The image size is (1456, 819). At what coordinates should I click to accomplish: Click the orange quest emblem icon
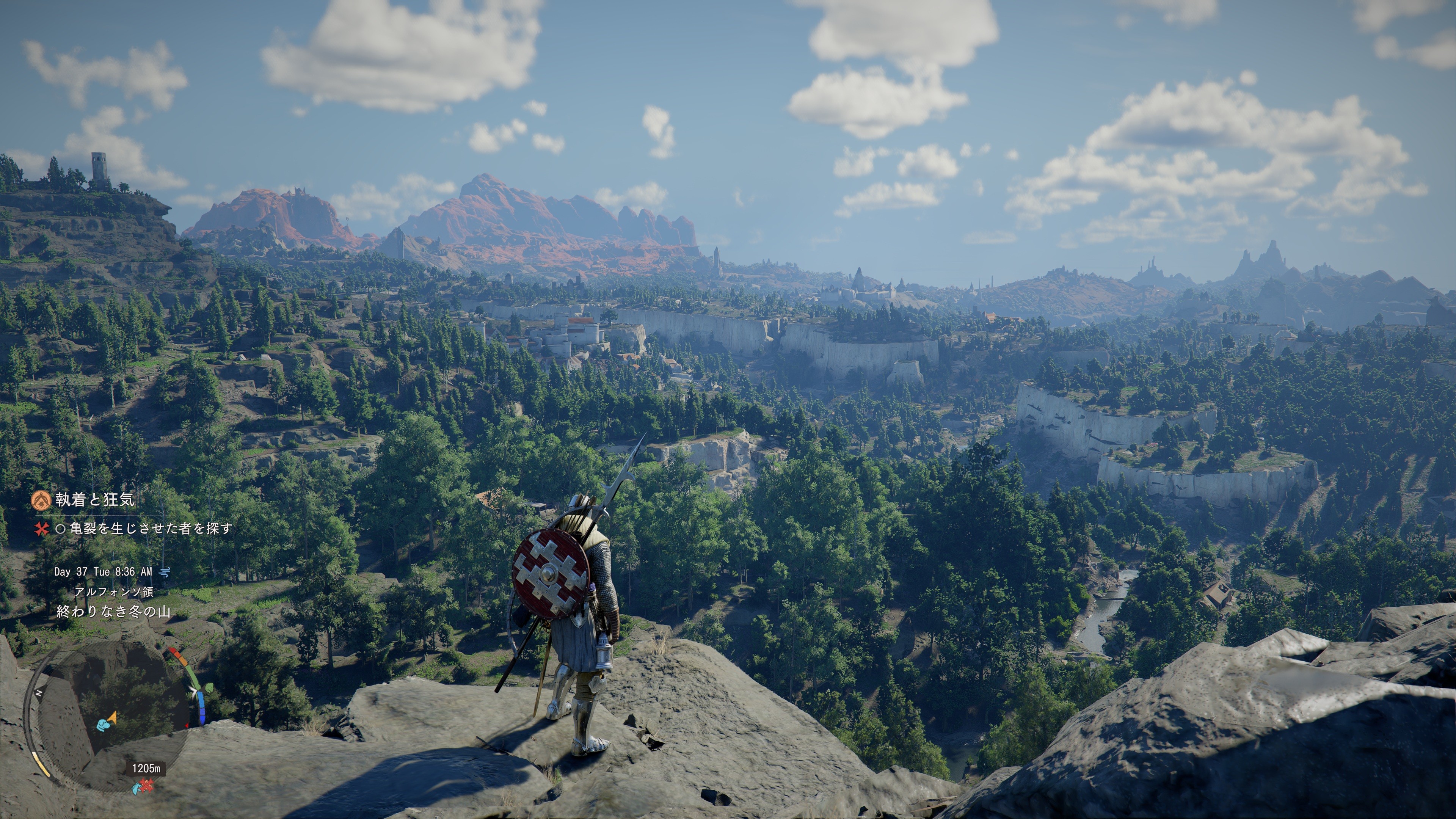41,500
